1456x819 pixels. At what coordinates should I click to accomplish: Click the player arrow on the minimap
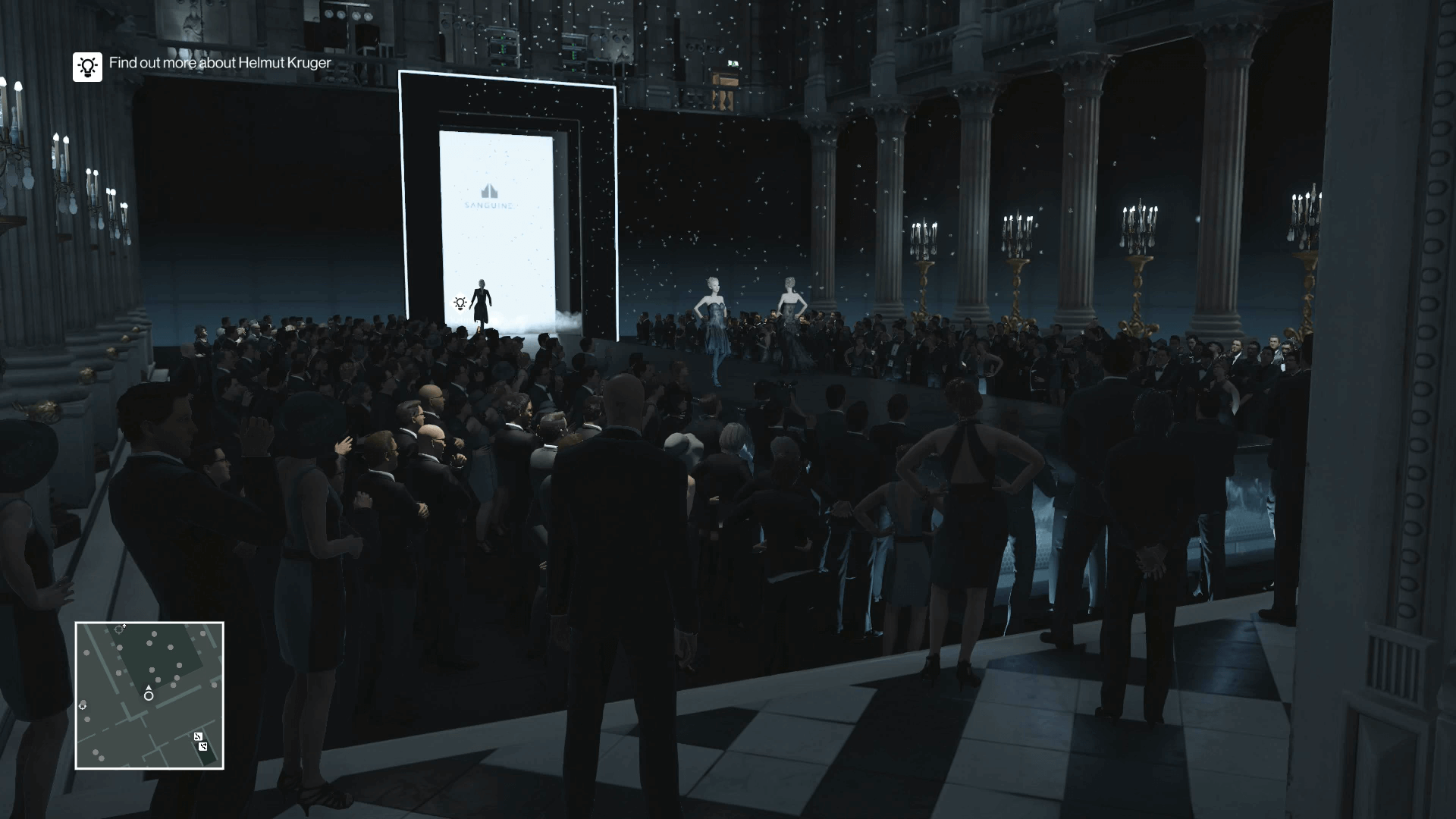149,688
